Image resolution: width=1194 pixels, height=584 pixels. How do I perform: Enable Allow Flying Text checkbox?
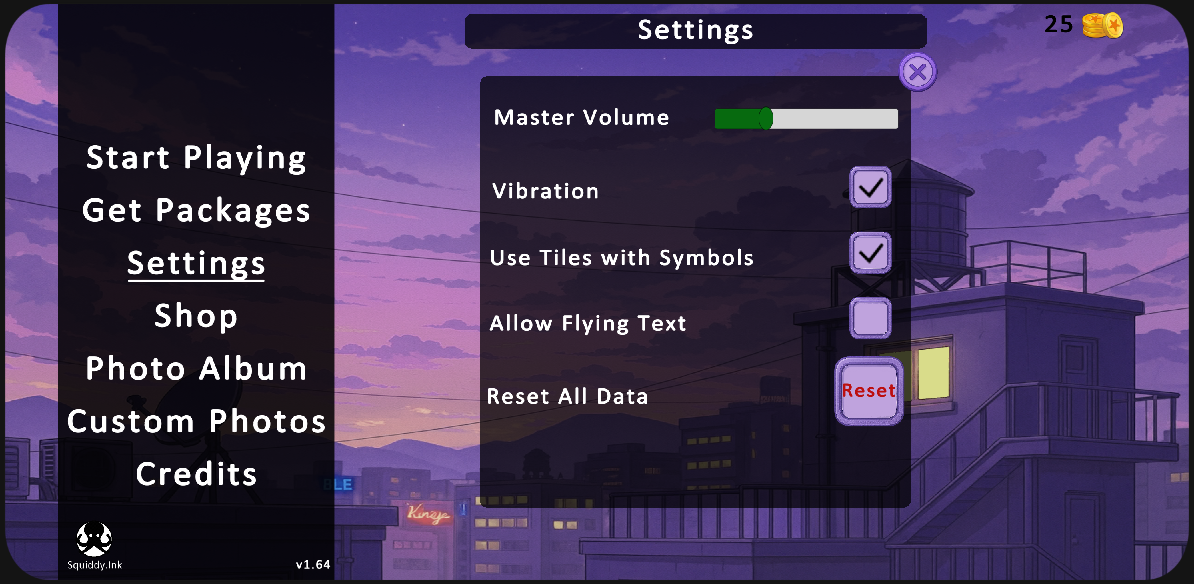click(x=870, y=319)
